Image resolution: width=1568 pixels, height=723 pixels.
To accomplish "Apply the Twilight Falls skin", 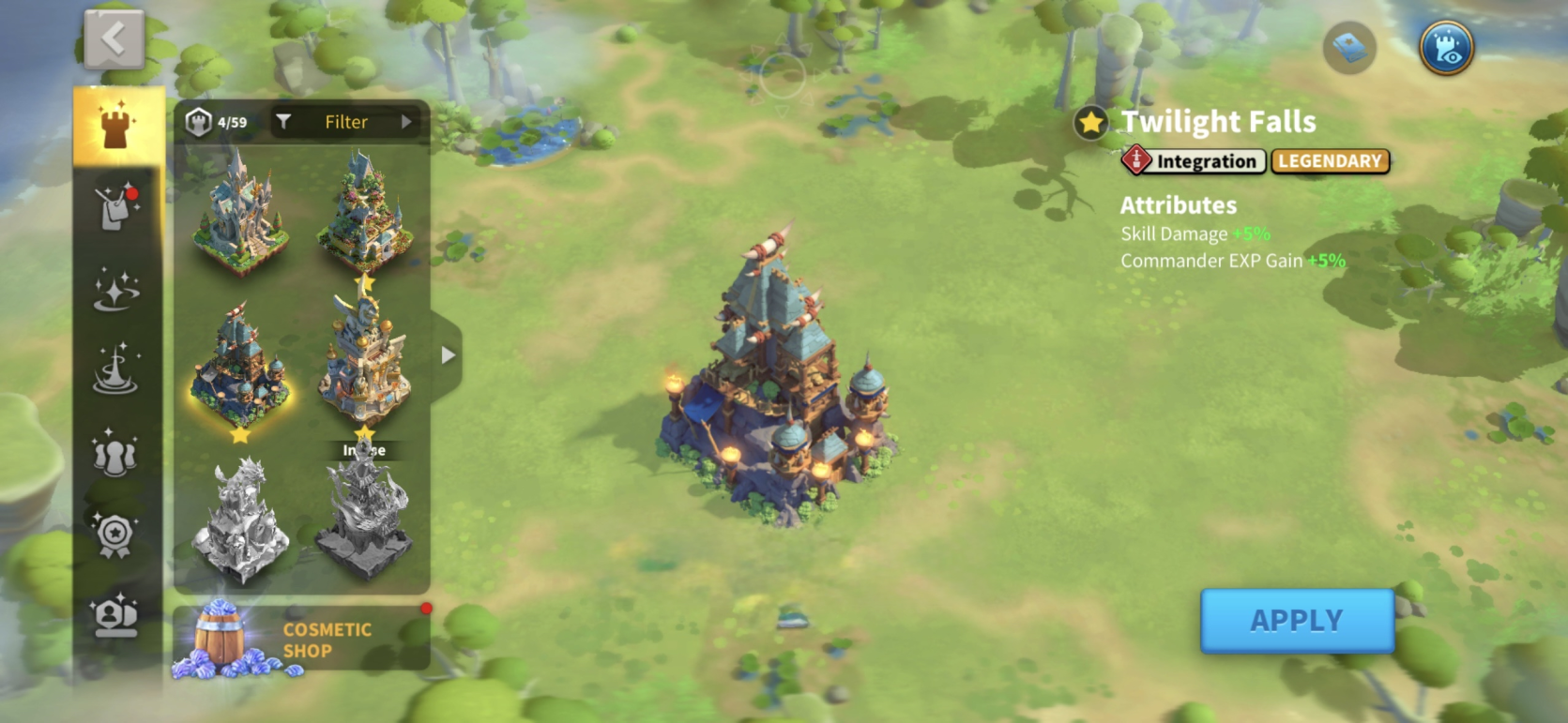I will pyautogui.click(x=1297, y=621).
